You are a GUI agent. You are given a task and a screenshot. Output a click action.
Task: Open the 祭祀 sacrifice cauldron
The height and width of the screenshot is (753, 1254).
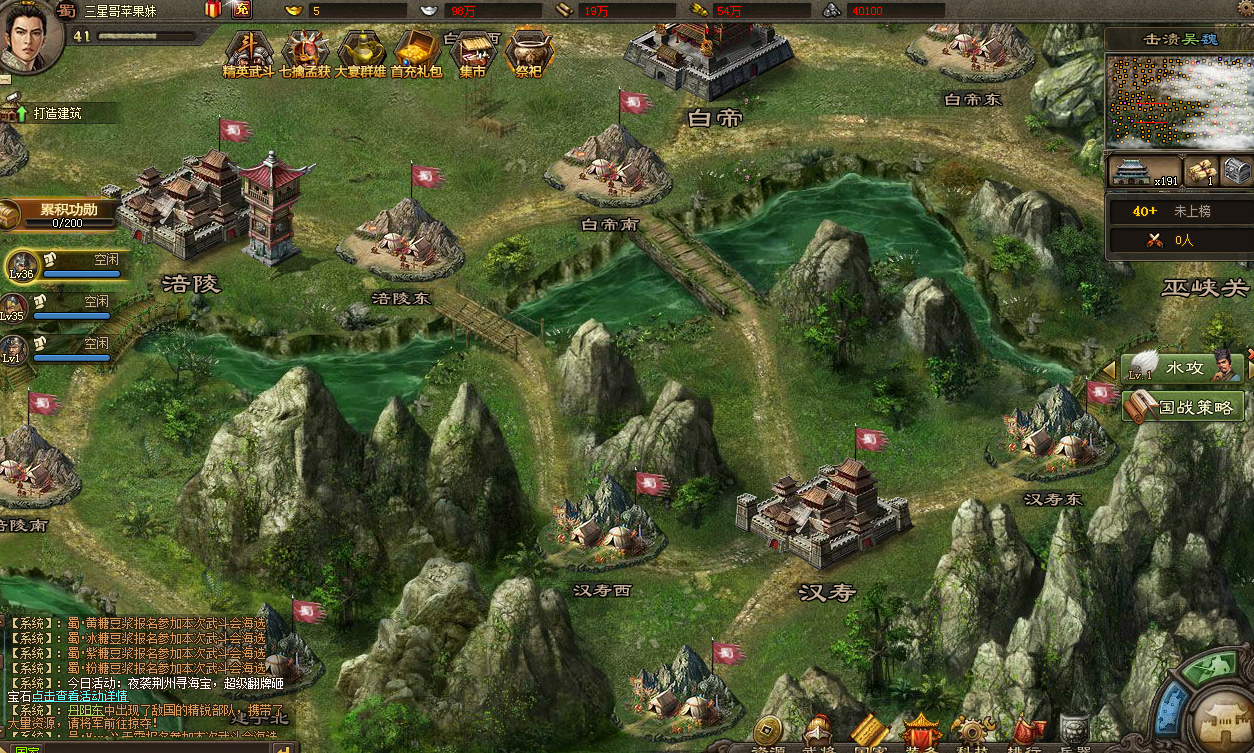(527, 52)
